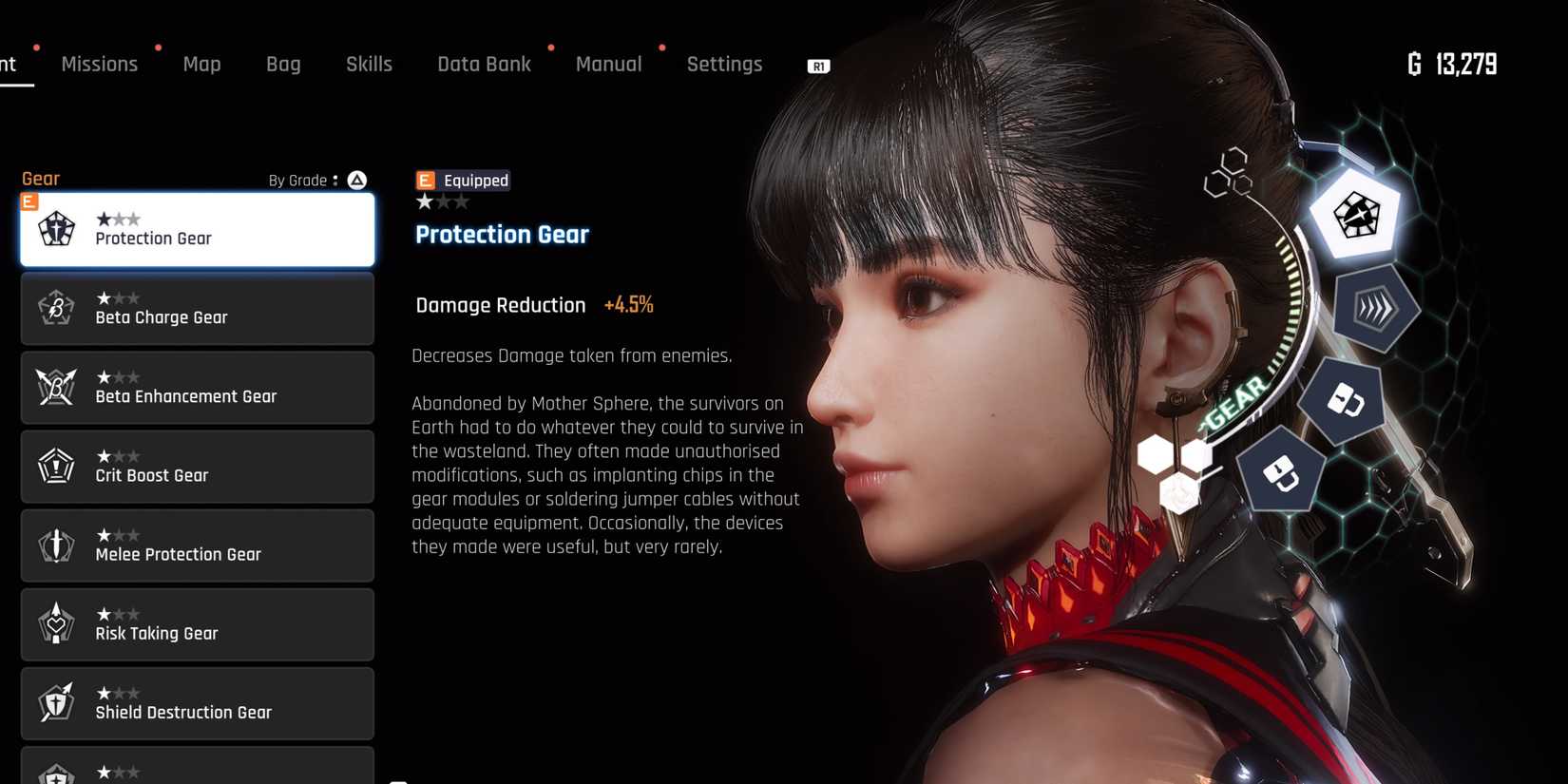Change sorting with the By Grade control

315,180
